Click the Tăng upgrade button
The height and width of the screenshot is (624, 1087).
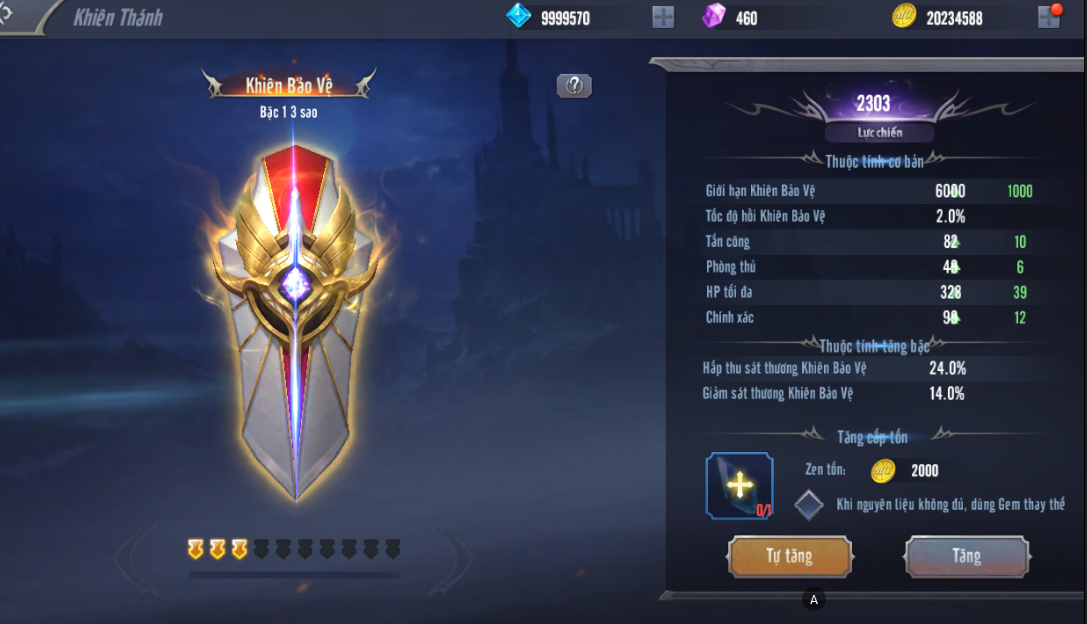[x=966, y=557]
